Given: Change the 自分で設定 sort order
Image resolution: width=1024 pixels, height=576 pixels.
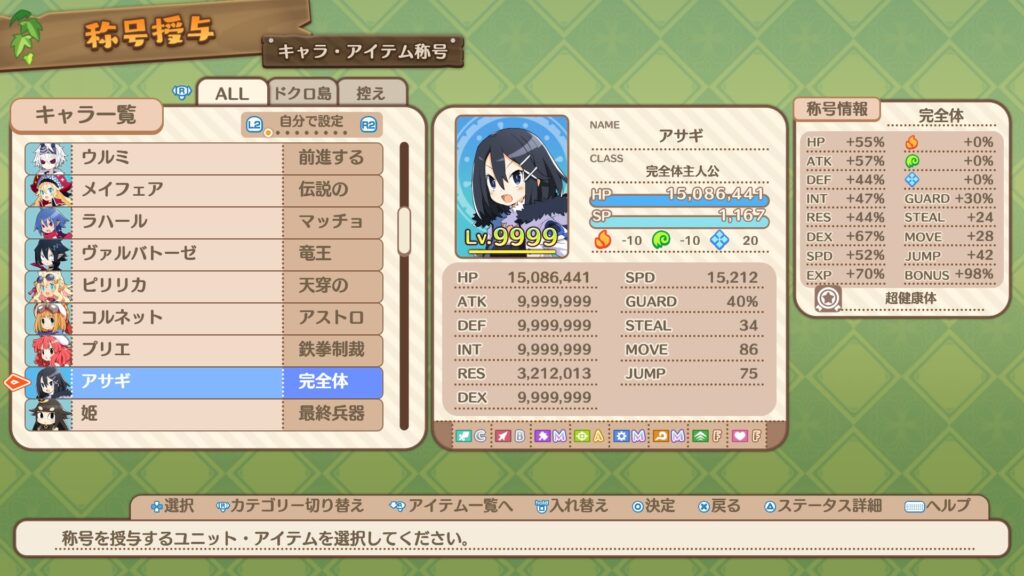Looking at the screenshot, I should coord(312,124).
